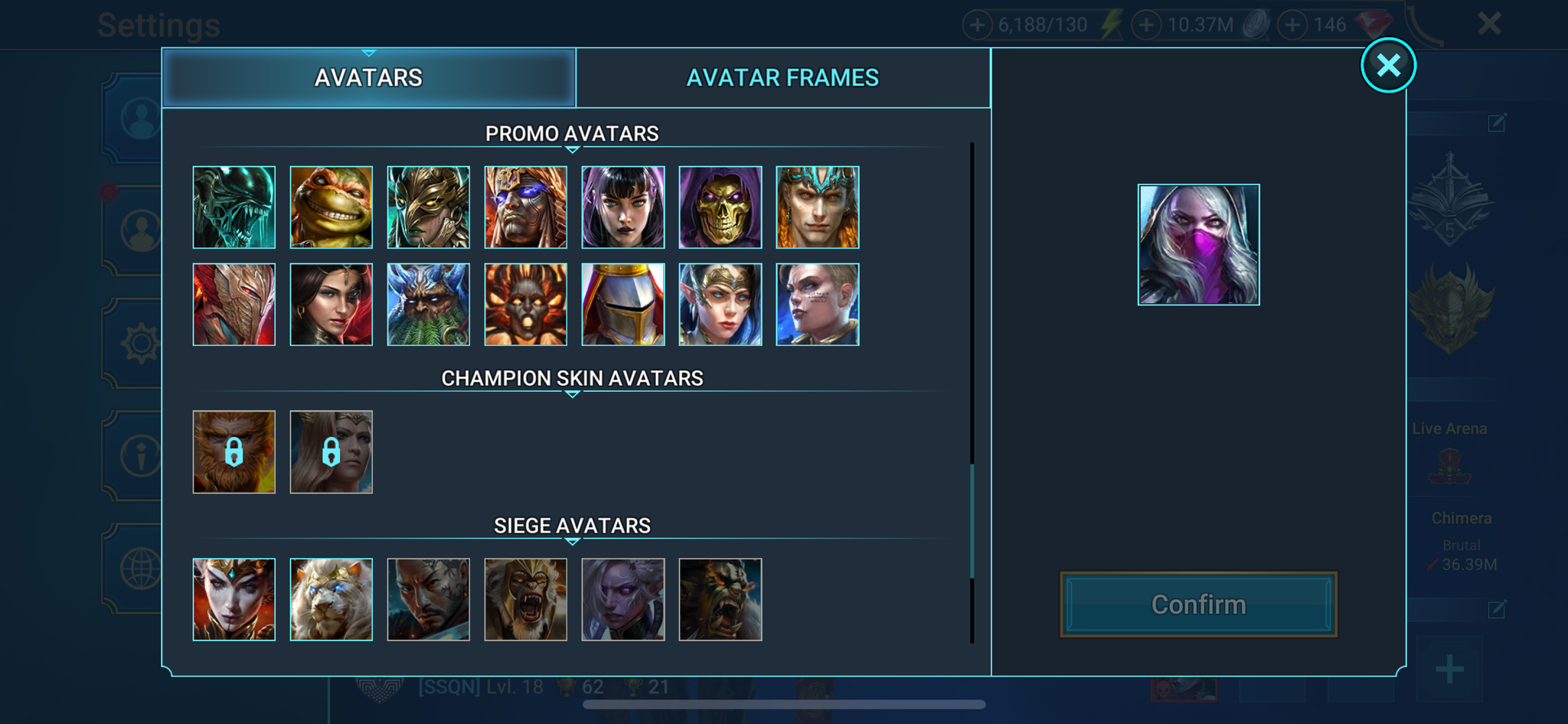Switch to the Avatar Frames tab

(x=782, y=77)
